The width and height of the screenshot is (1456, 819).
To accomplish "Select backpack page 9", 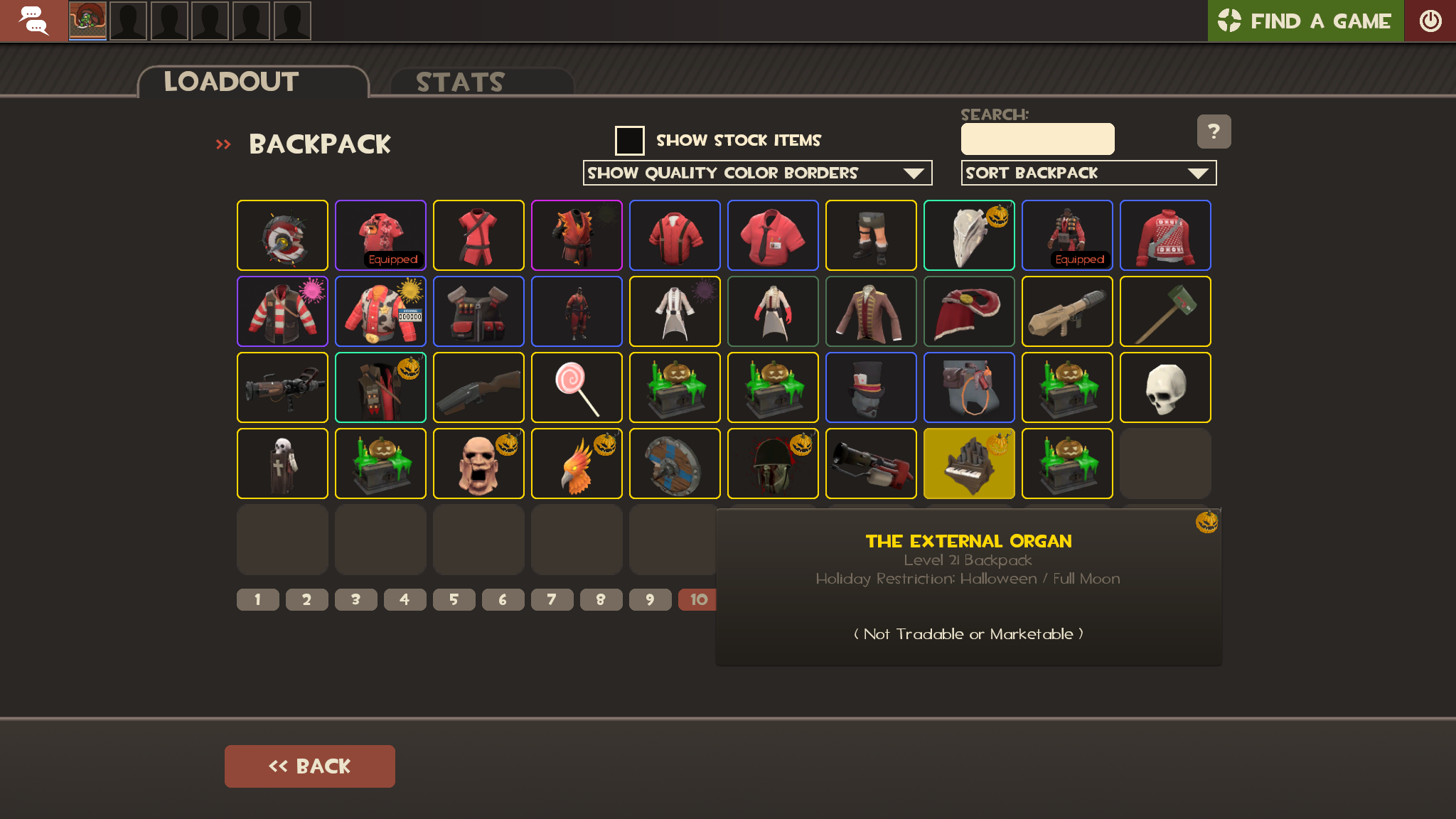I will (650, 599).
